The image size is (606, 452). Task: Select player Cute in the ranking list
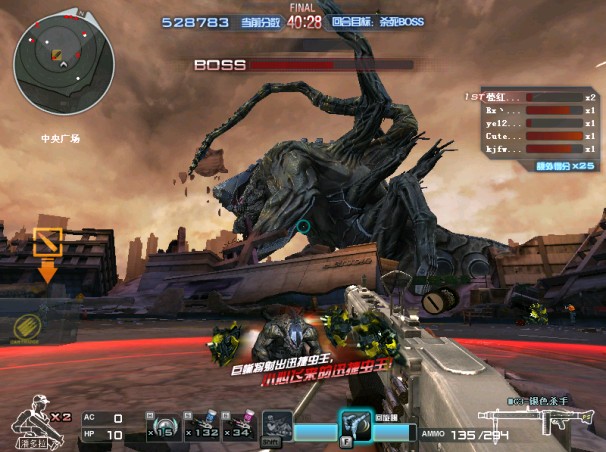click(x=530, y=135)
